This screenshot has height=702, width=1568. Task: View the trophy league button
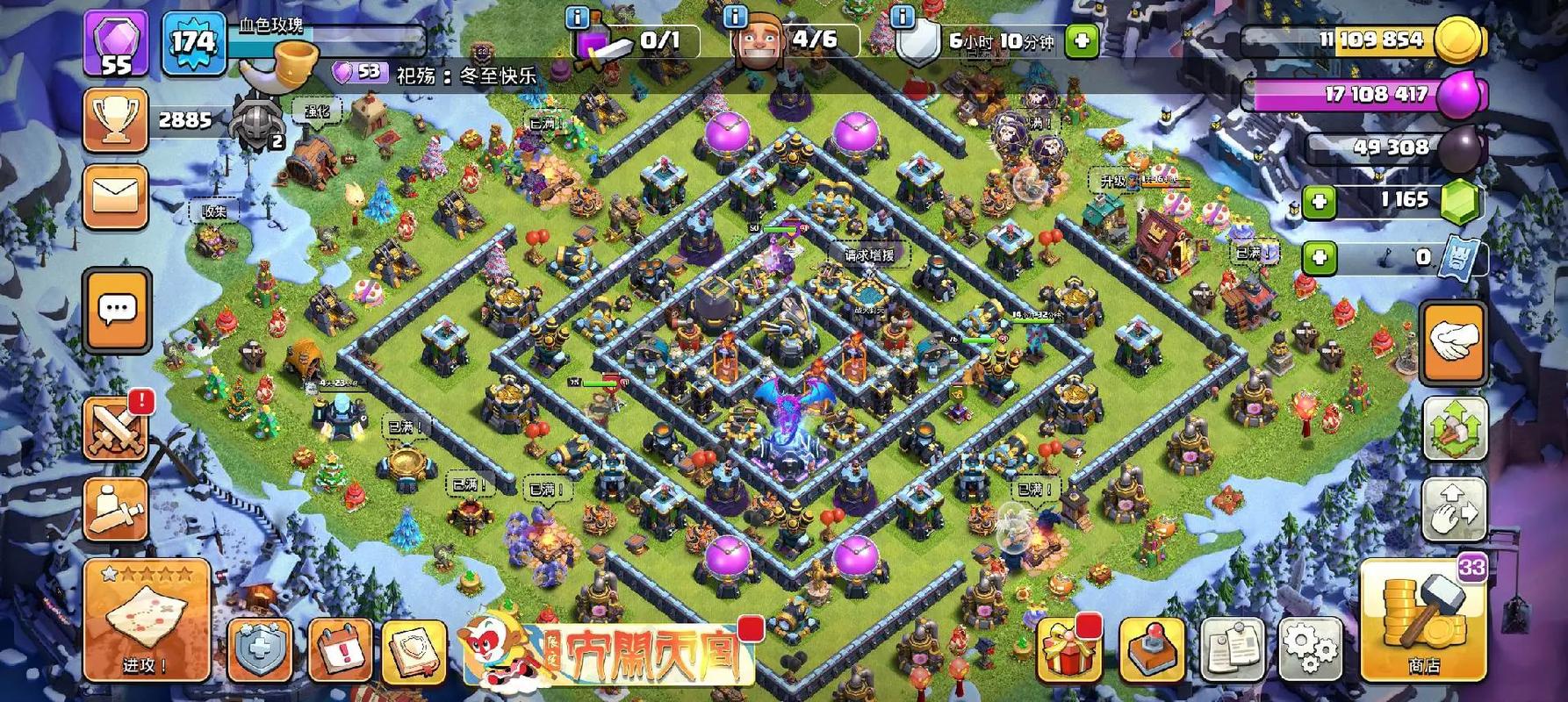115,119
